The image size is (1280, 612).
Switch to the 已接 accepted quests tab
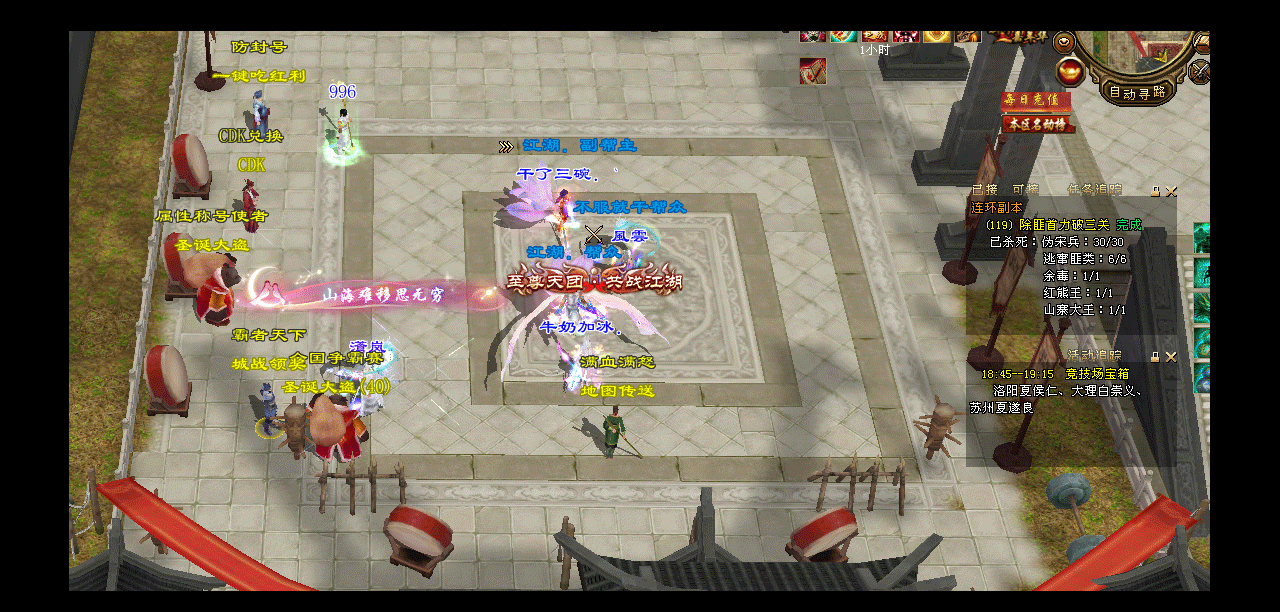(x=984, y=189)
